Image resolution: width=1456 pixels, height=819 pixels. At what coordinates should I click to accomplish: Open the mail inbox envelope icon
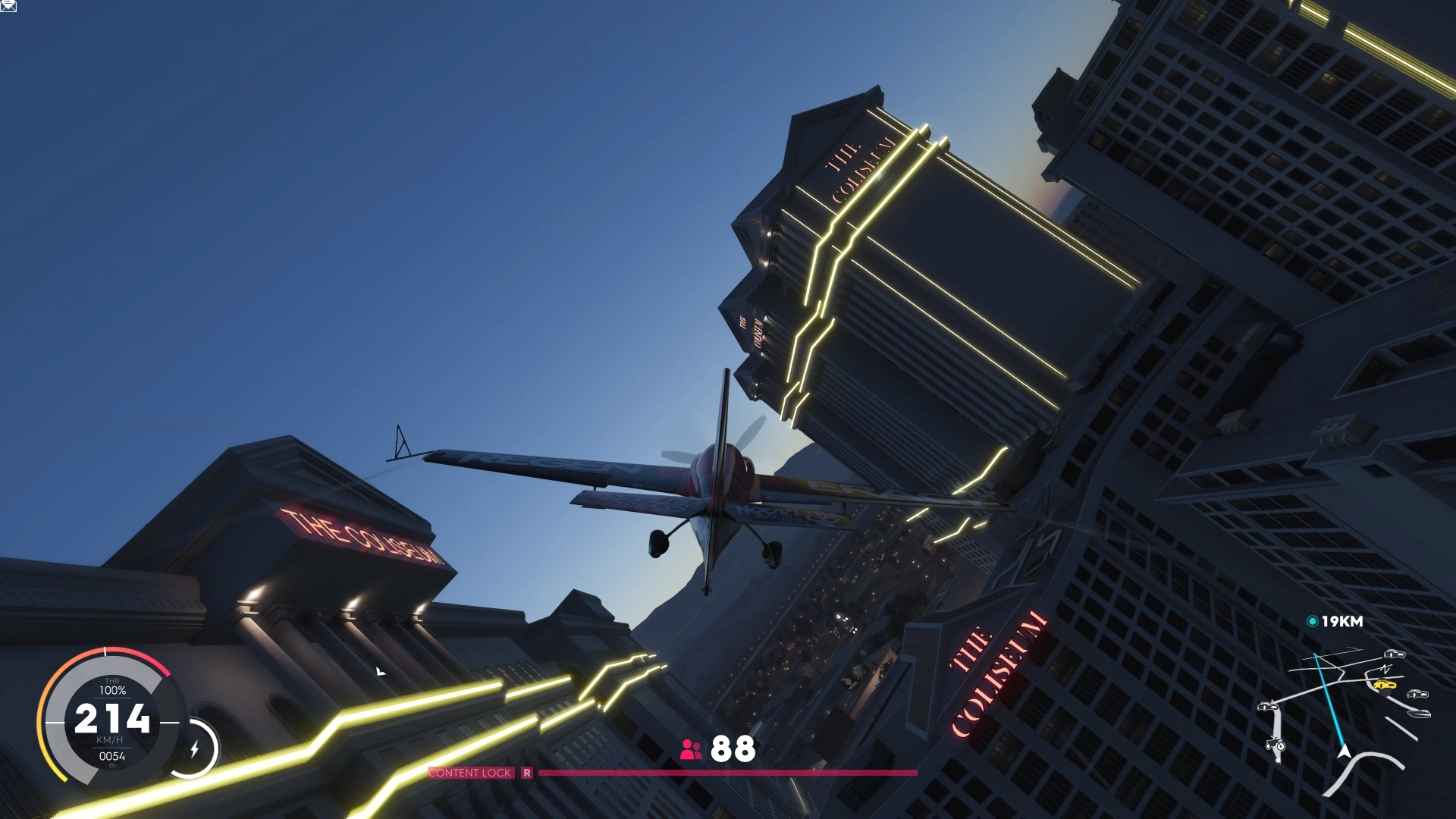(x=8, y=7)
